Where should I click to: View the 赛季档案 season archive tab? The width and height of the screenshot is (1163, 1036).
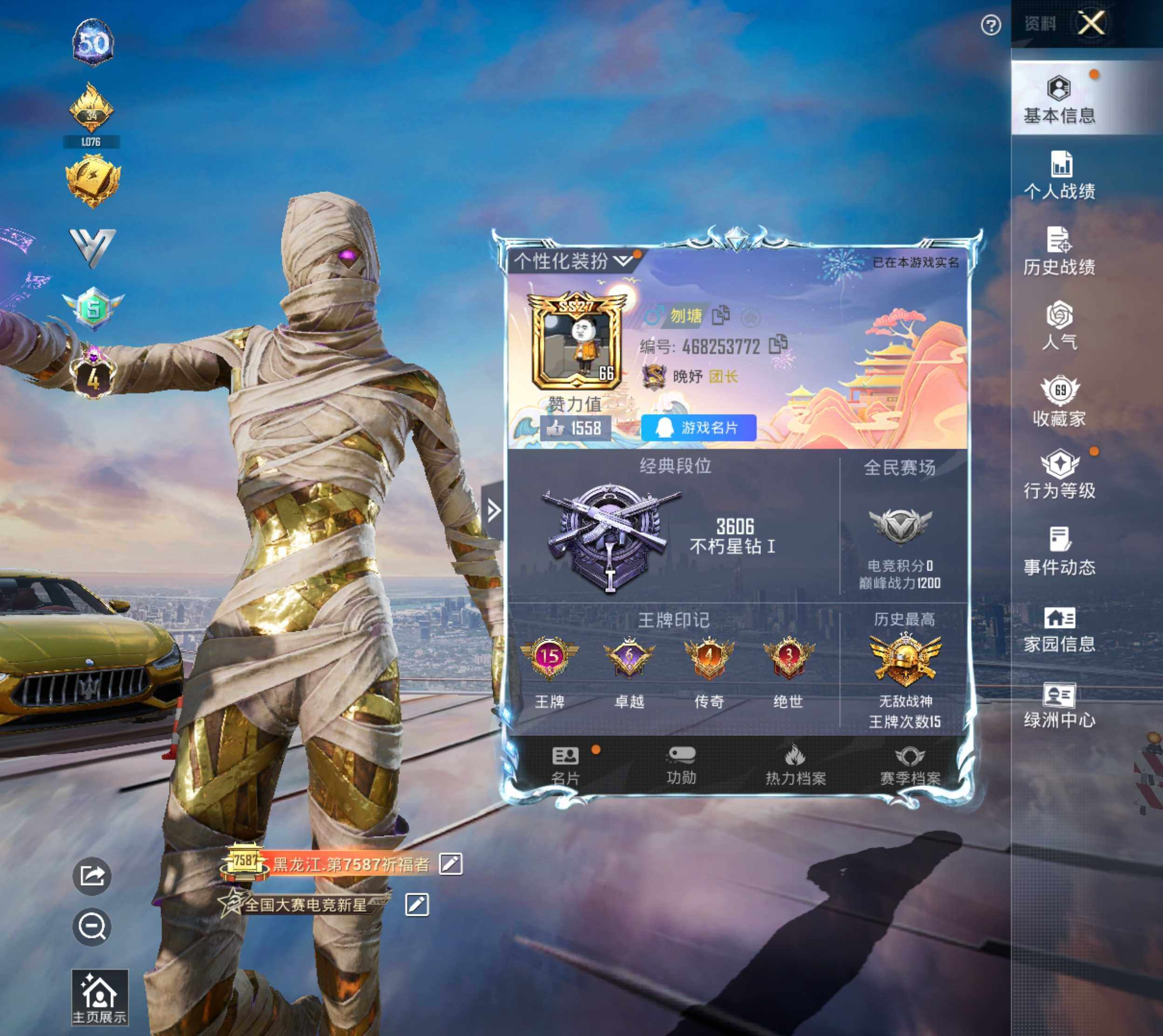(910, 765)
